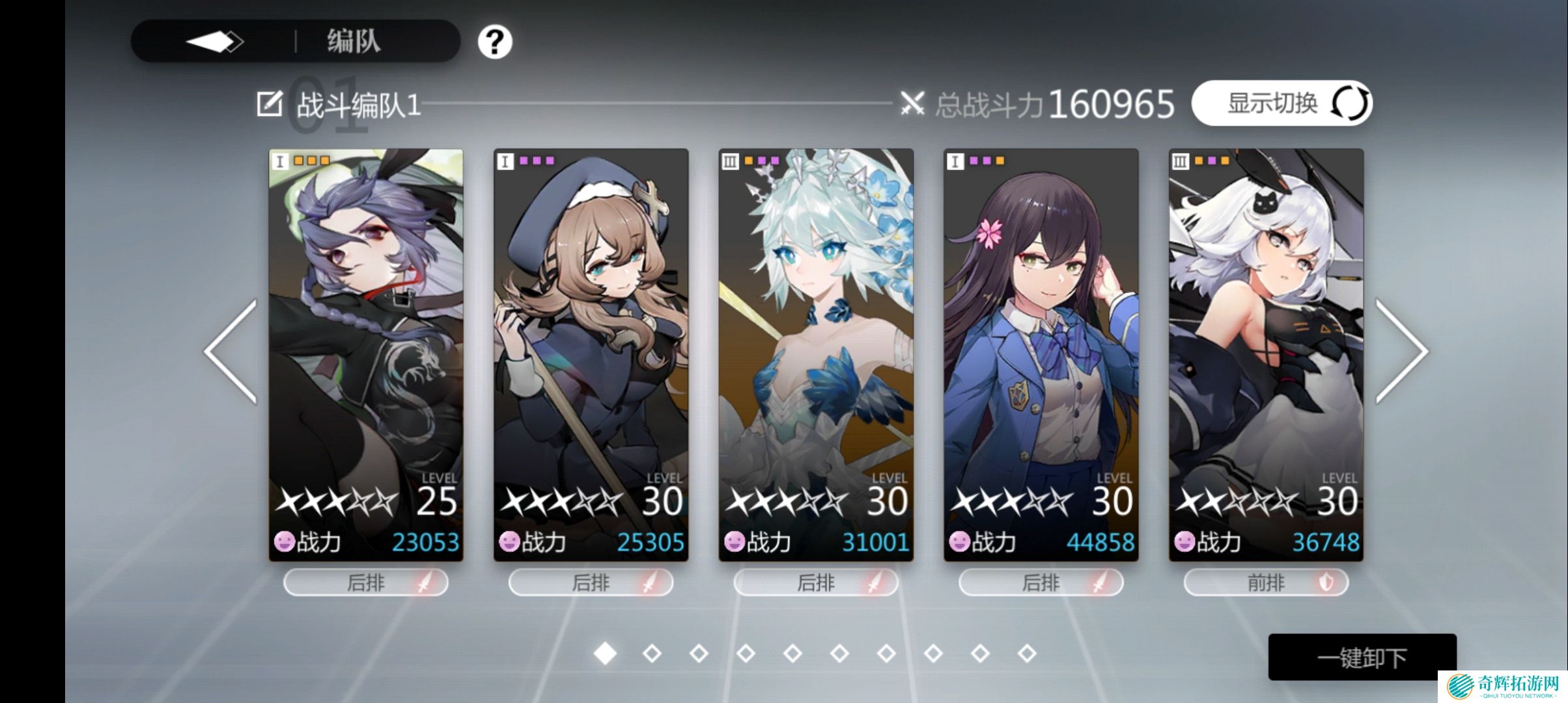Change 后排 position under the purple-haired card
The height and width of the screenshot is (703, 1568).
coord(366,583)
